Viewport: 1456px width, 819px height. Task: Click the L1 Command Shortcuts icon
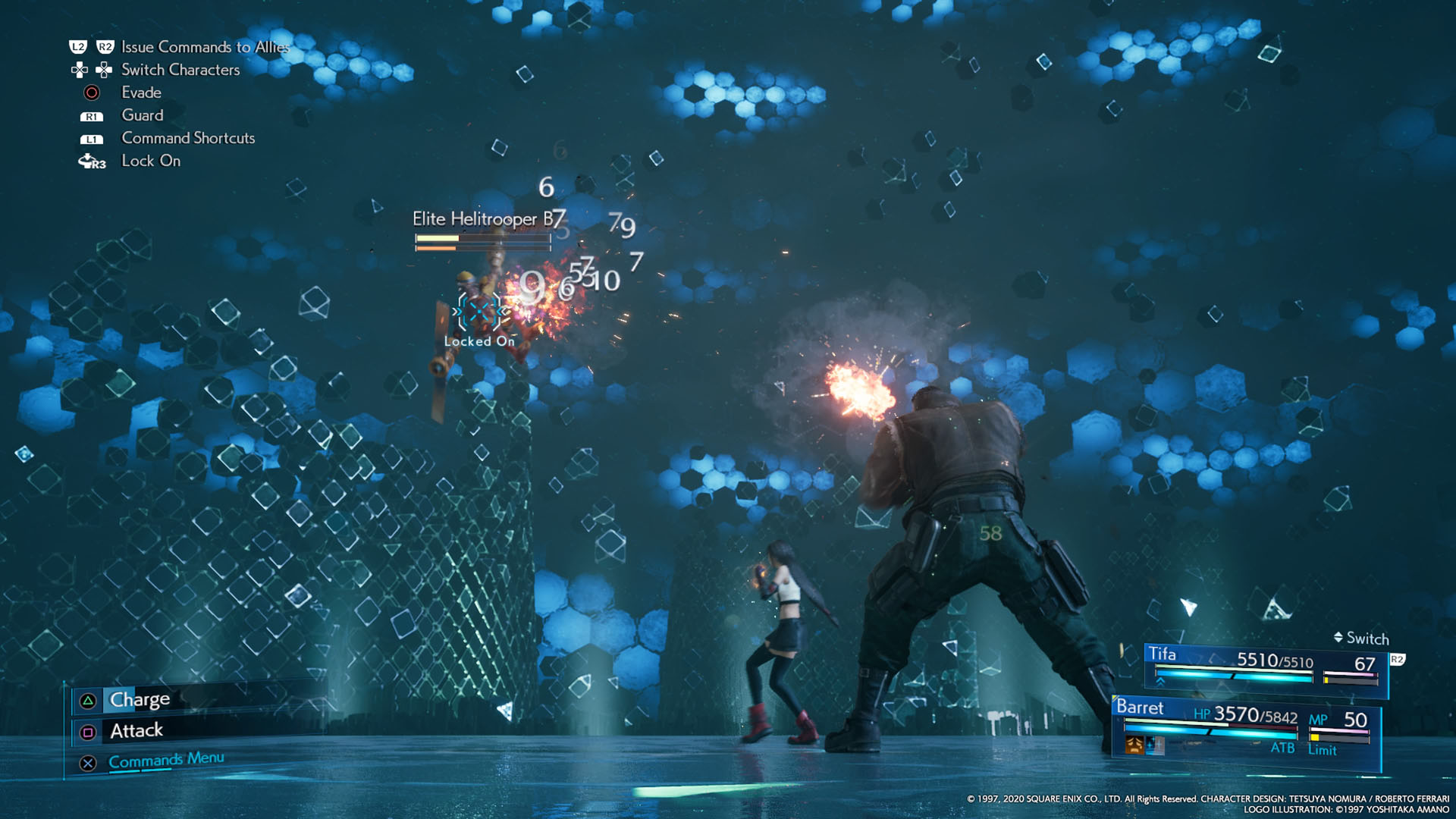coord(92,139)
